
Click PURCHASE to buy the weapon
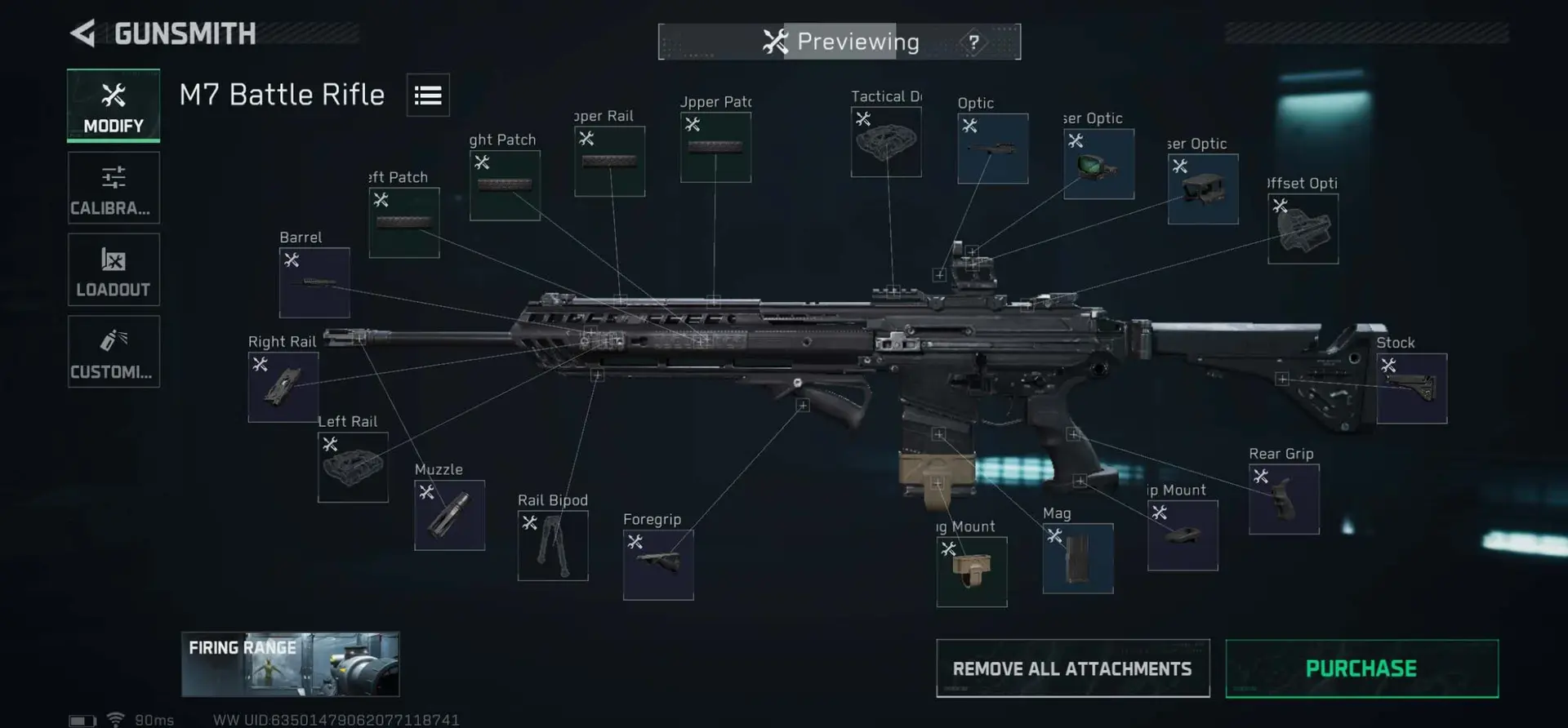click(x=1361, y=668)
